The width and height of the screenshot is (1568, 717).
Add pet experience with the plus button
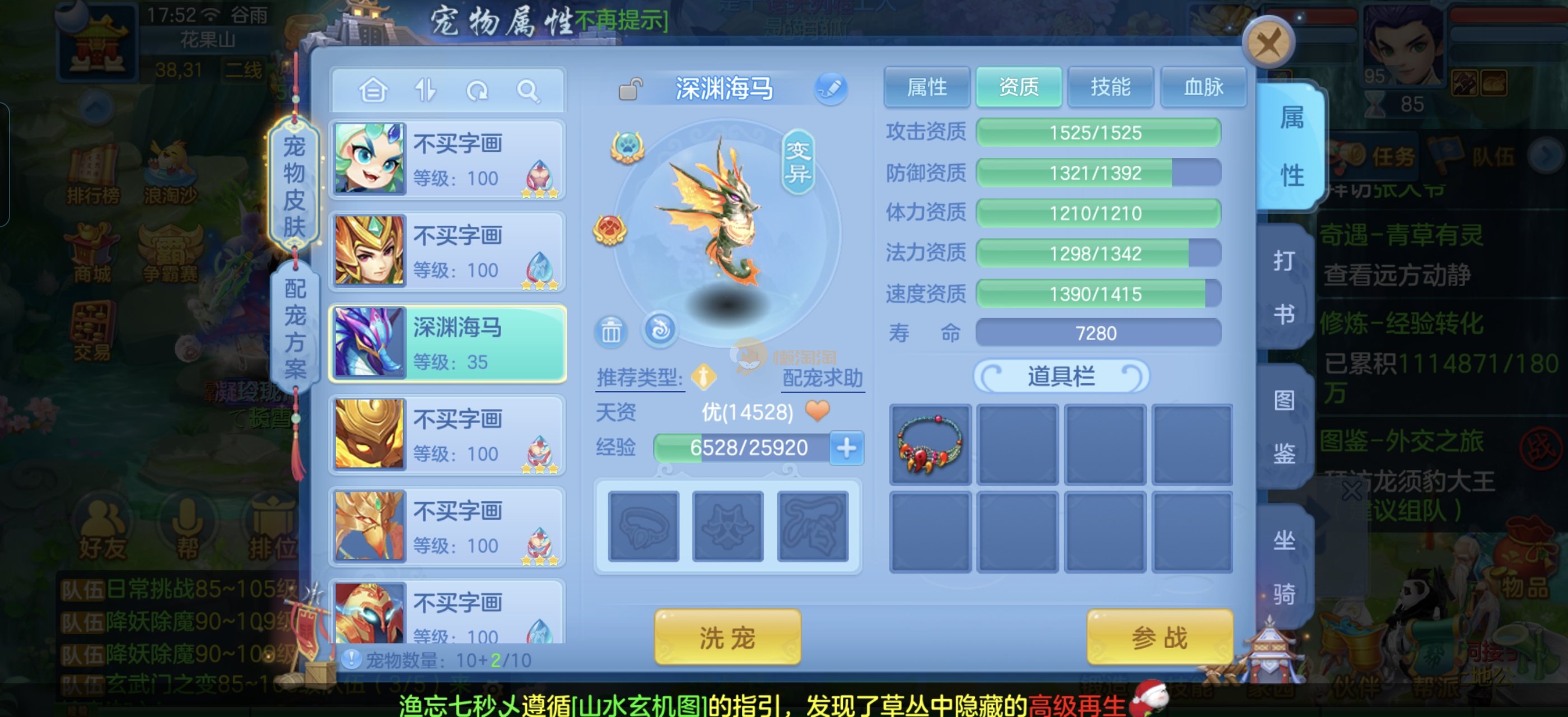tap(846, 448)
